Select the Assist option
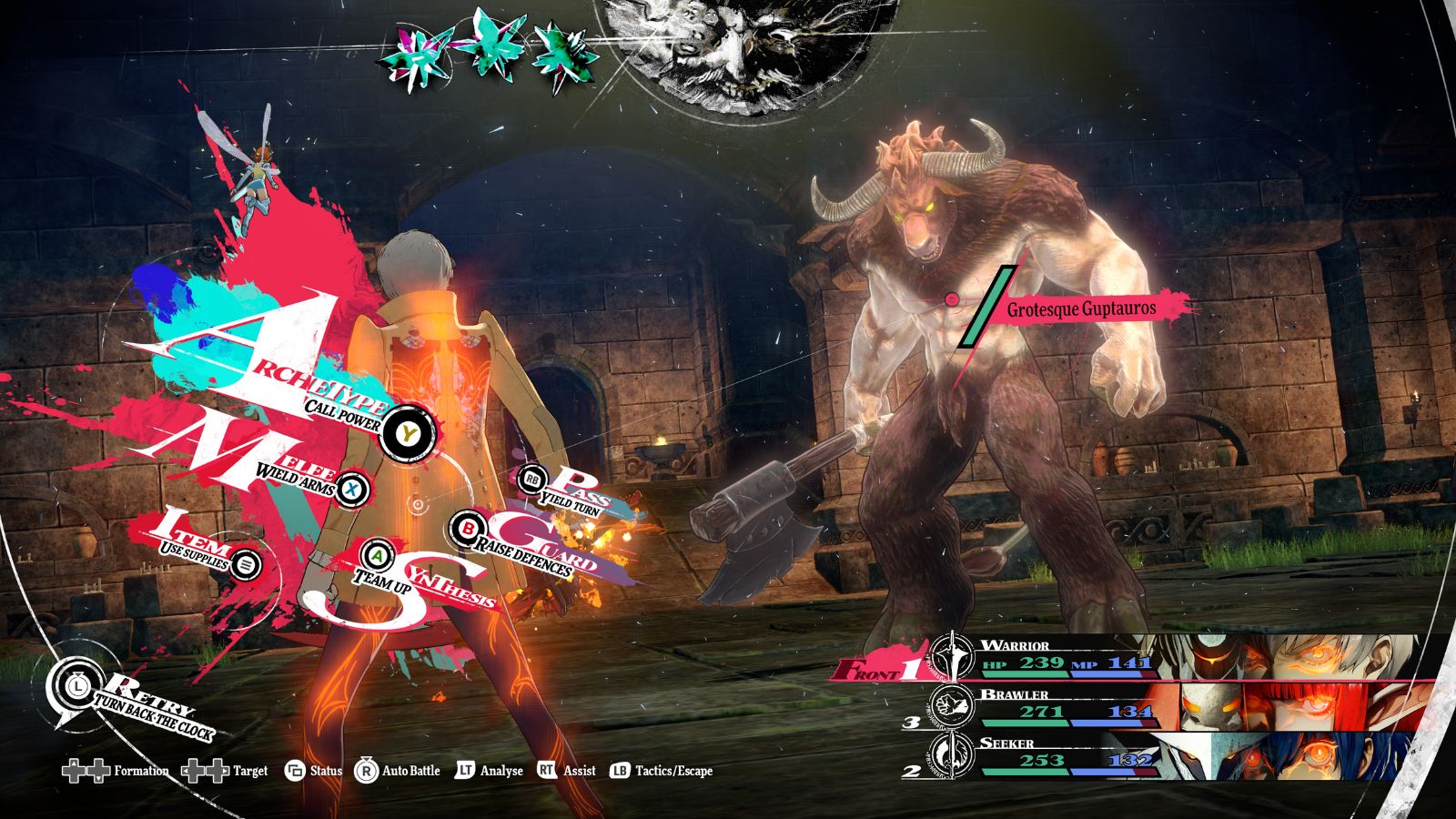Image resolution: width=1456 pixels, height=819 pixels. pos(567,772)
